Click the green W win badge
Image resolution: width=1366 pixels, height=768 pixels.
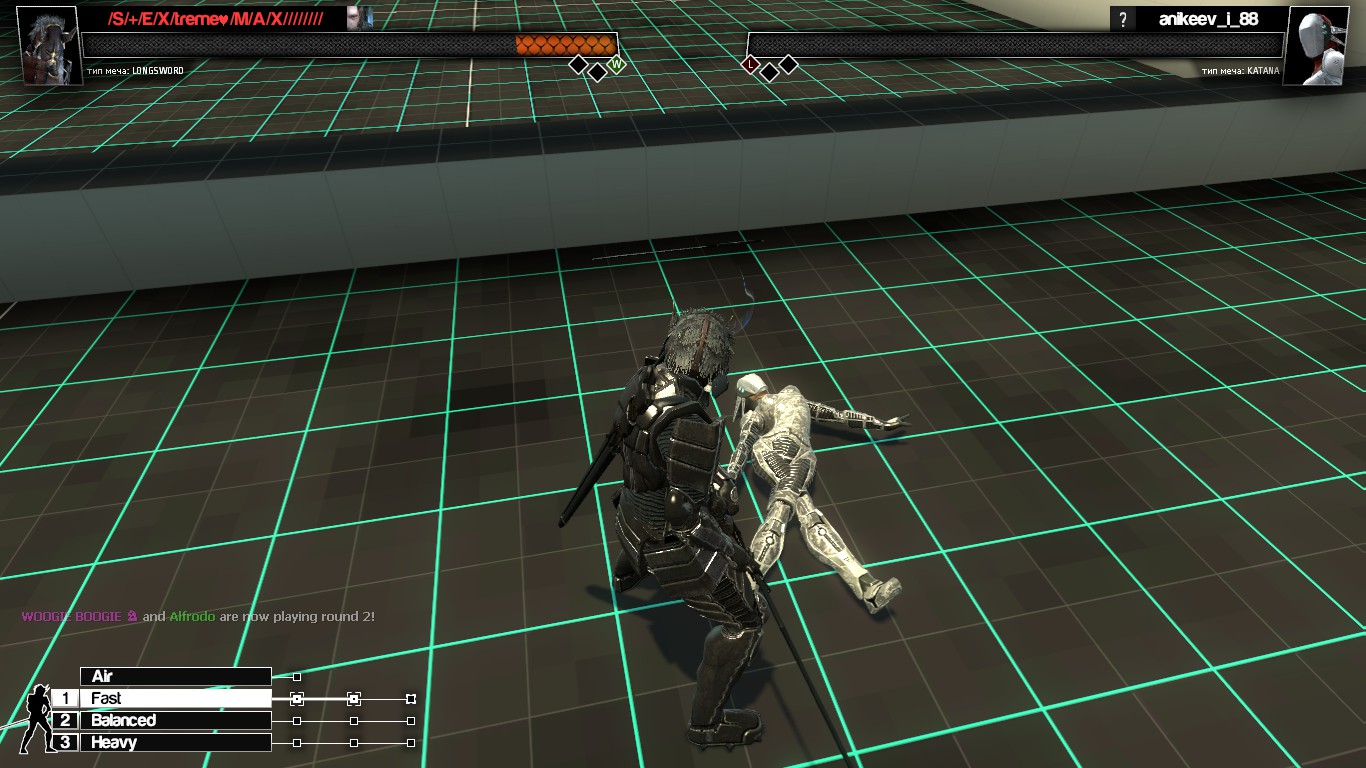click(x=616, y=64)
